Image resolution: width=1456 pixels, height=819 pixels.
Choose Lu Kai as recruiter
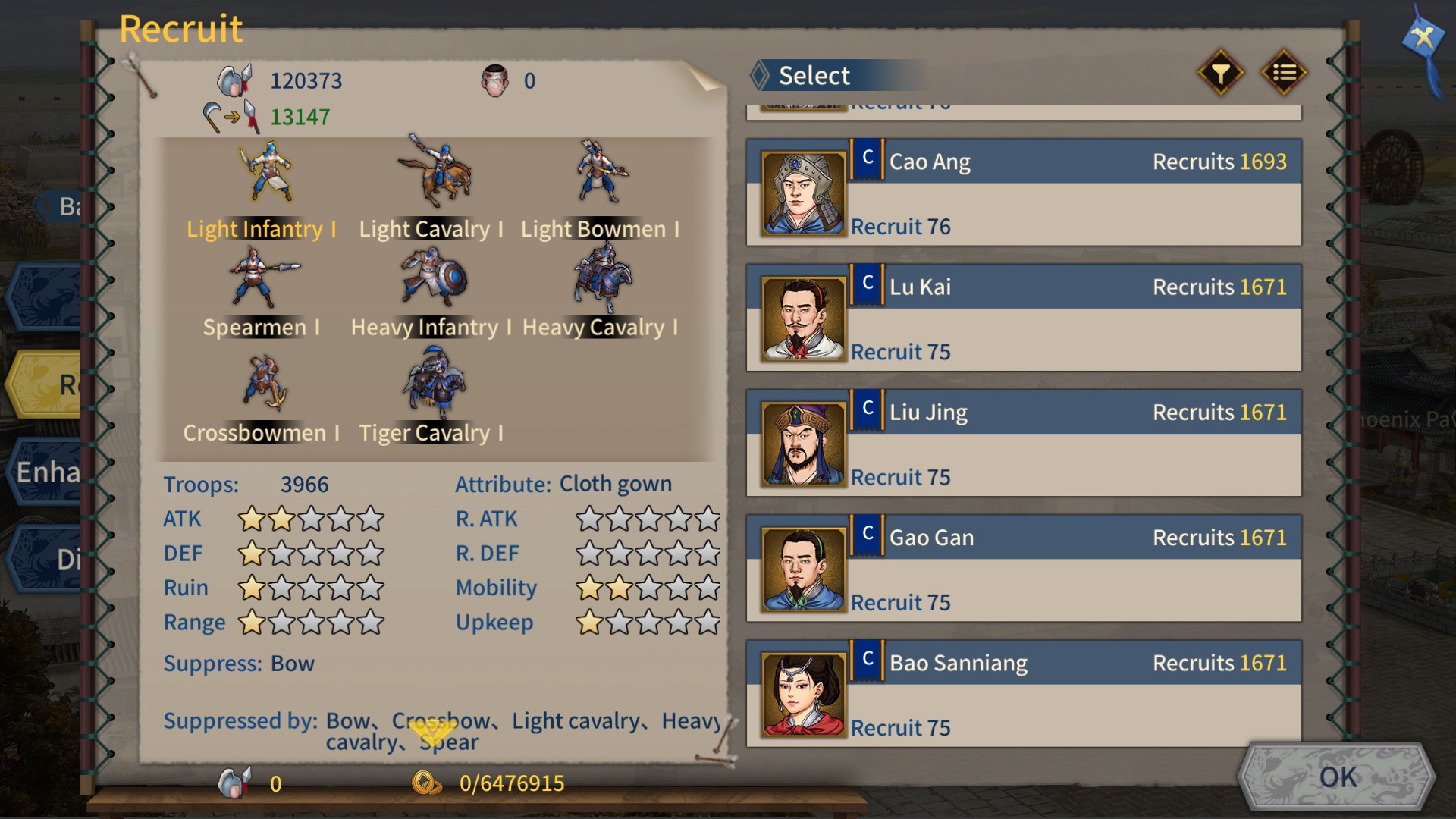(1024, 317)
